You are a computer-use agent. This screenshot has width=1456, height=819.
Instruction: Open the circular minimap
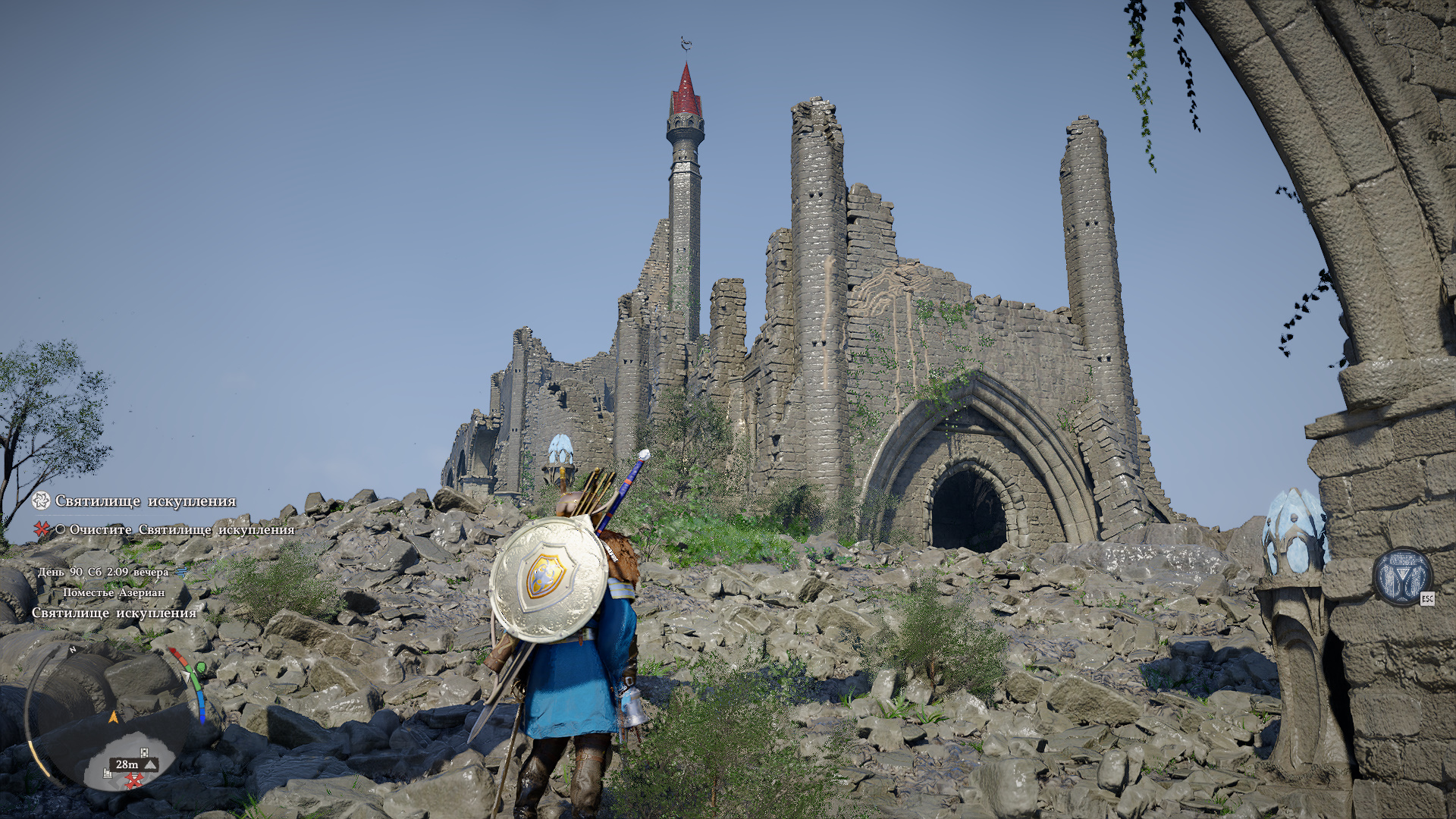click(114, 717)
